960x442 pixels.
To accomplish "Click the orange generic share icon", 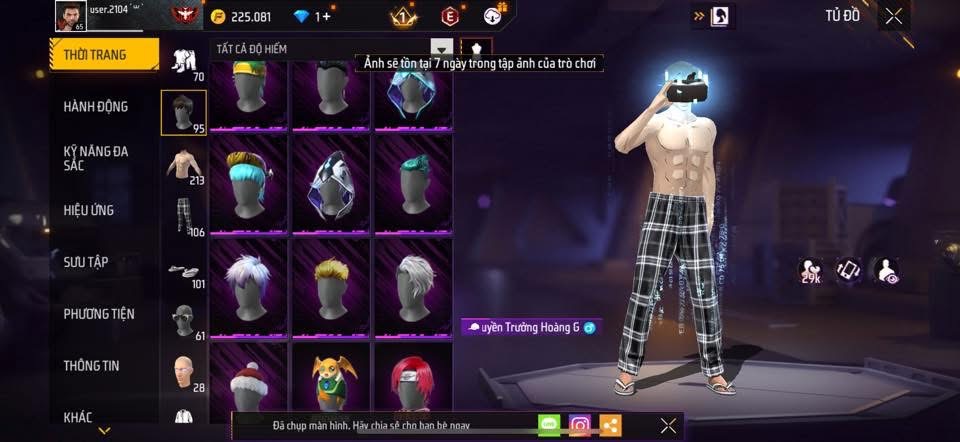I will click(610, 425).
